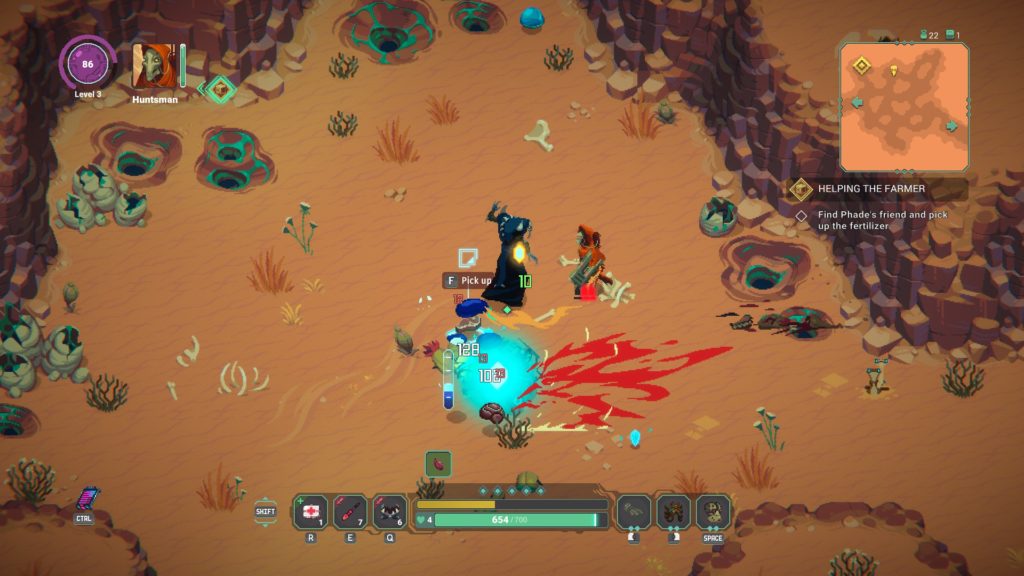Click the purple level 3 experience orb
This screenshot has width=1024, height=576.
point(87,63)
